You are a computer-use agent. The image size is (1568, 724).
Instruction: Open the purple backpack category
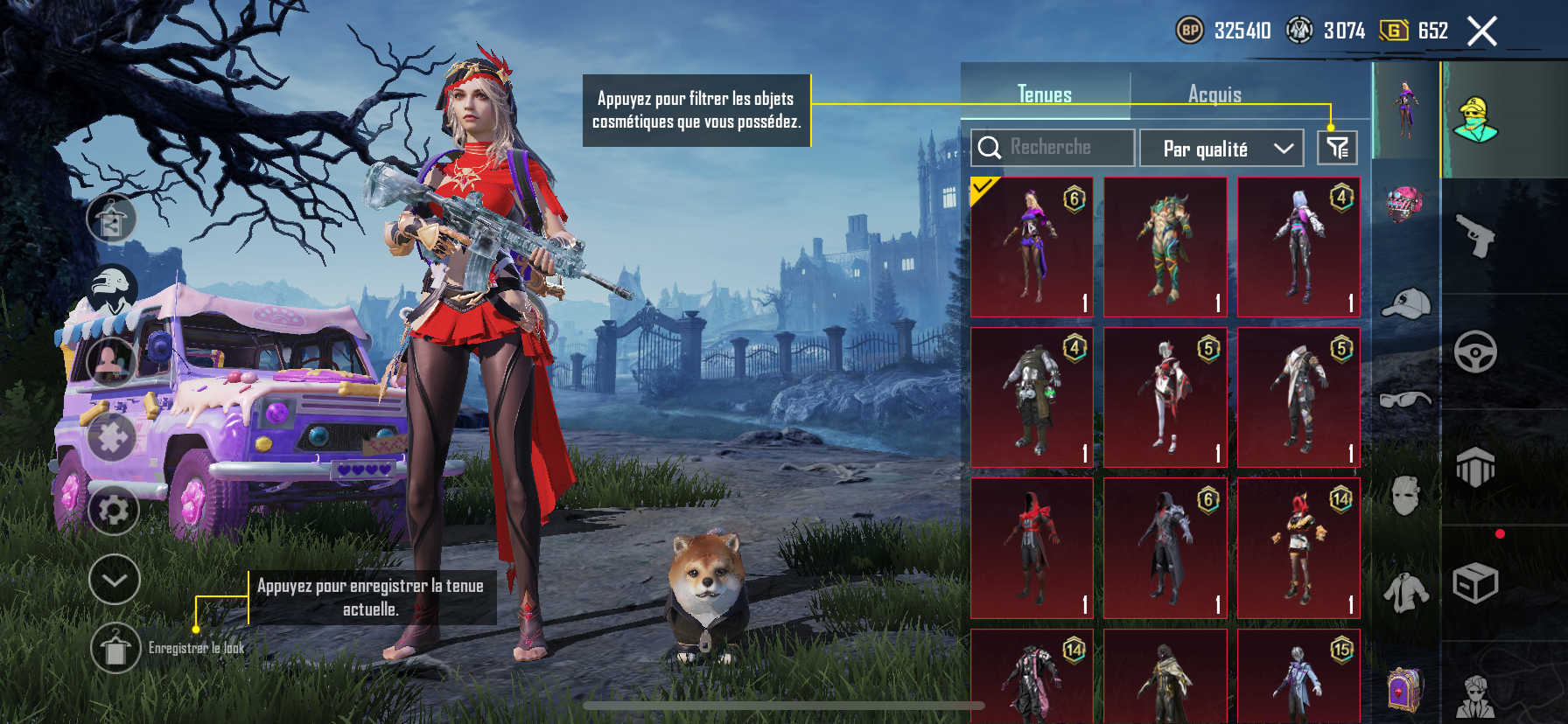(x=1406, y=688)
